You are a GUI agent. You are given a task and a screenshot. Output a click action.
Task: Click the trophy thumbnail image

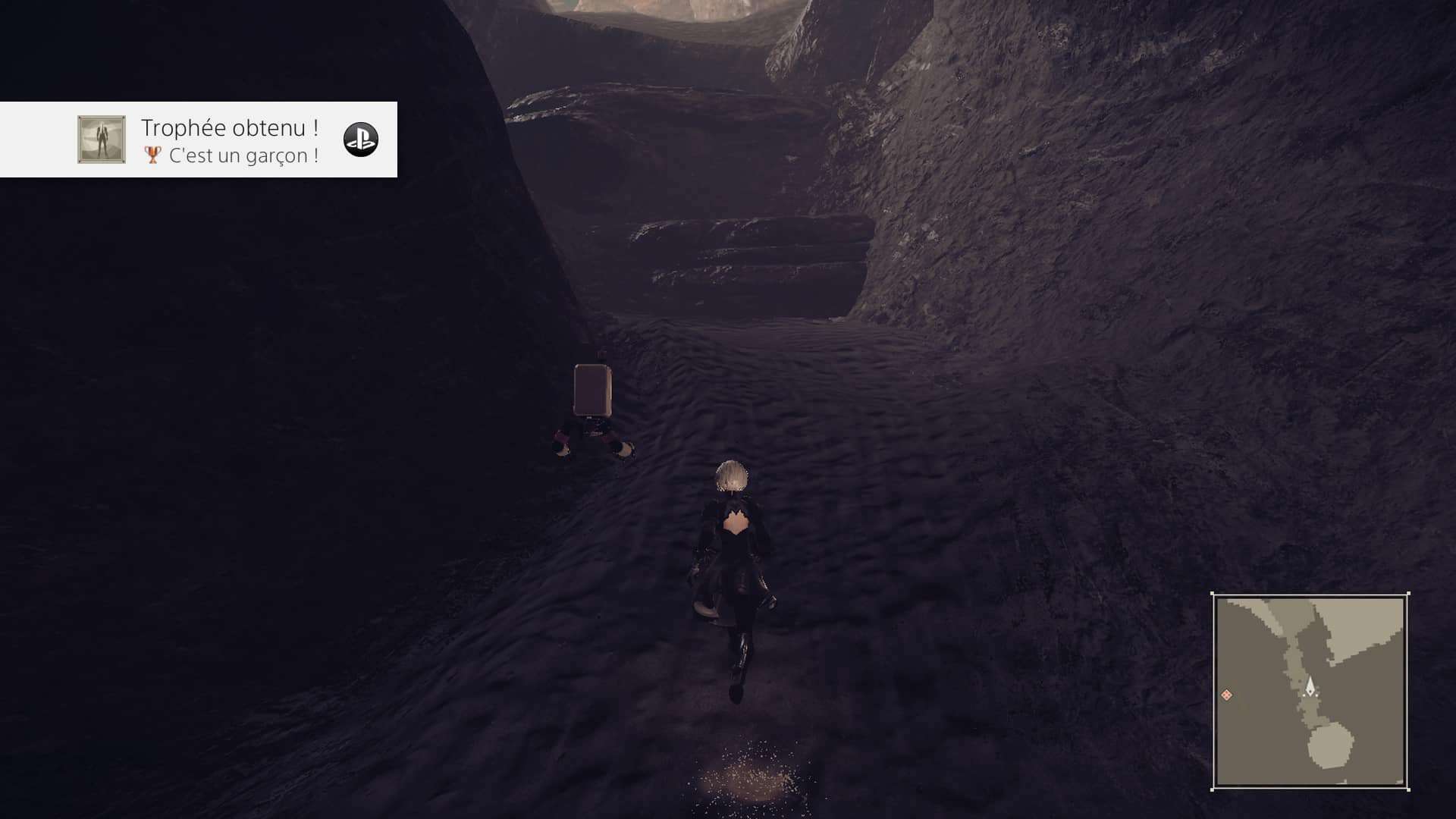102,140
